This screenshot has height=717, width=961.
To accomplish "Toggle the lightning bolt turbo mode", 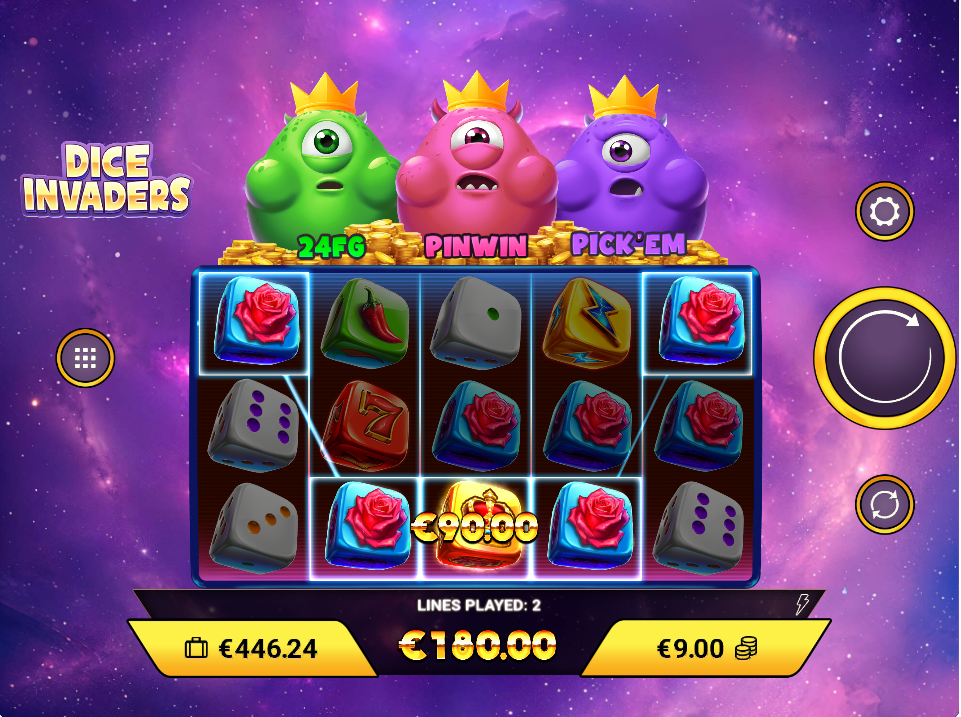I will [802, 605].
